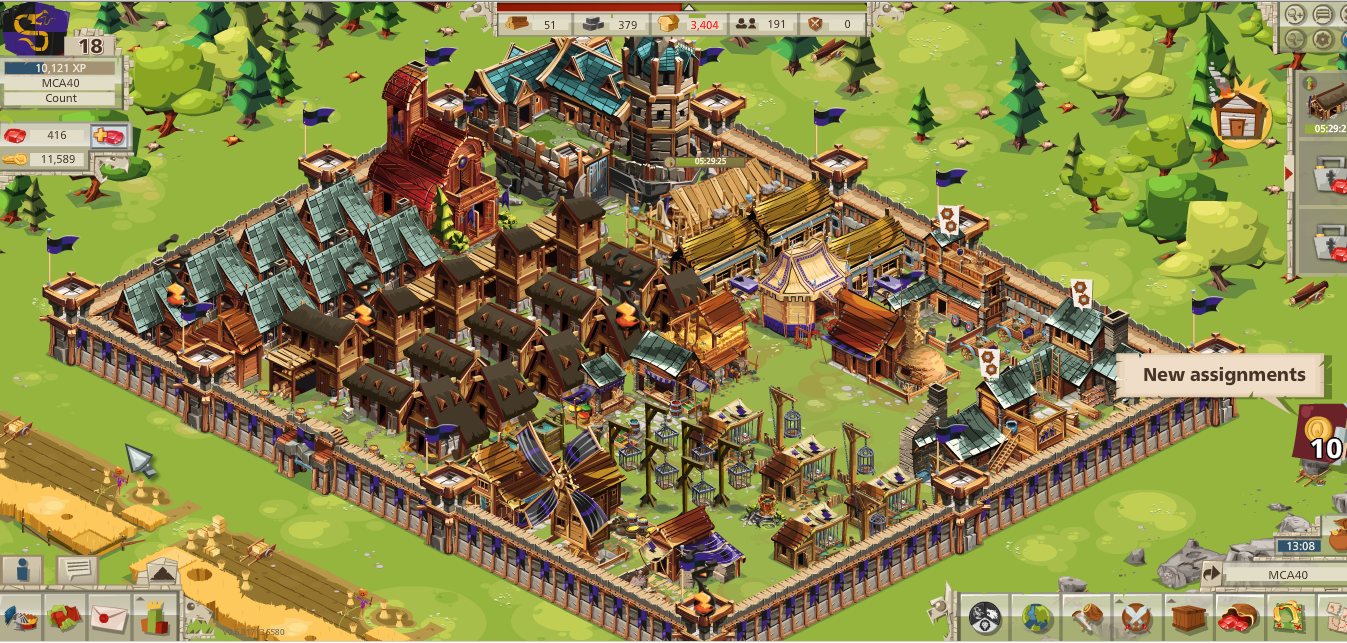Screen dimensions: 1347x643
Task: Click the burning house fire alert icon
Action: (x=1240, y=119)
